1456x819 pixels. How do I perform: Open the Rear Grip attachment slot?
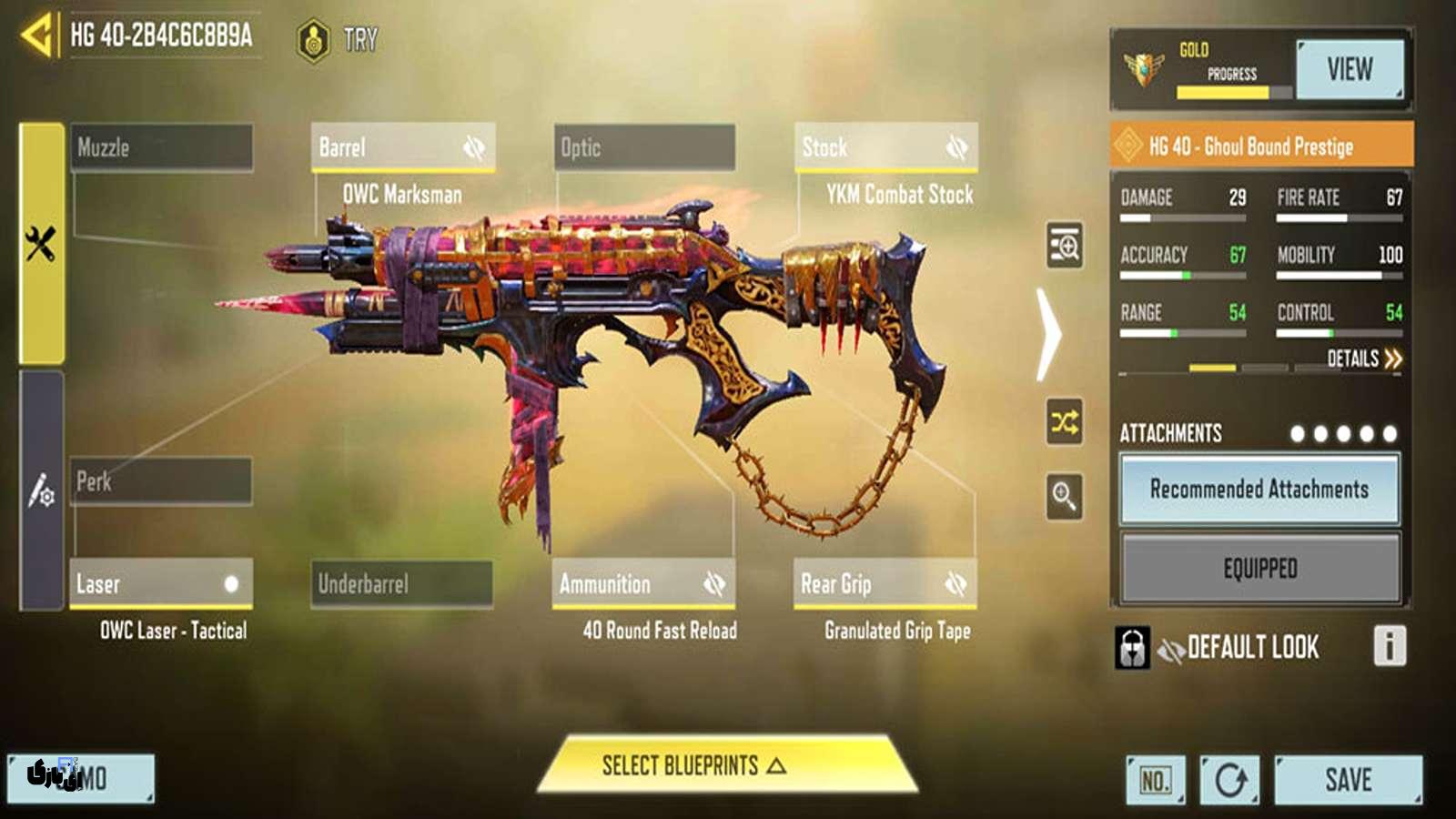[885, 584]
